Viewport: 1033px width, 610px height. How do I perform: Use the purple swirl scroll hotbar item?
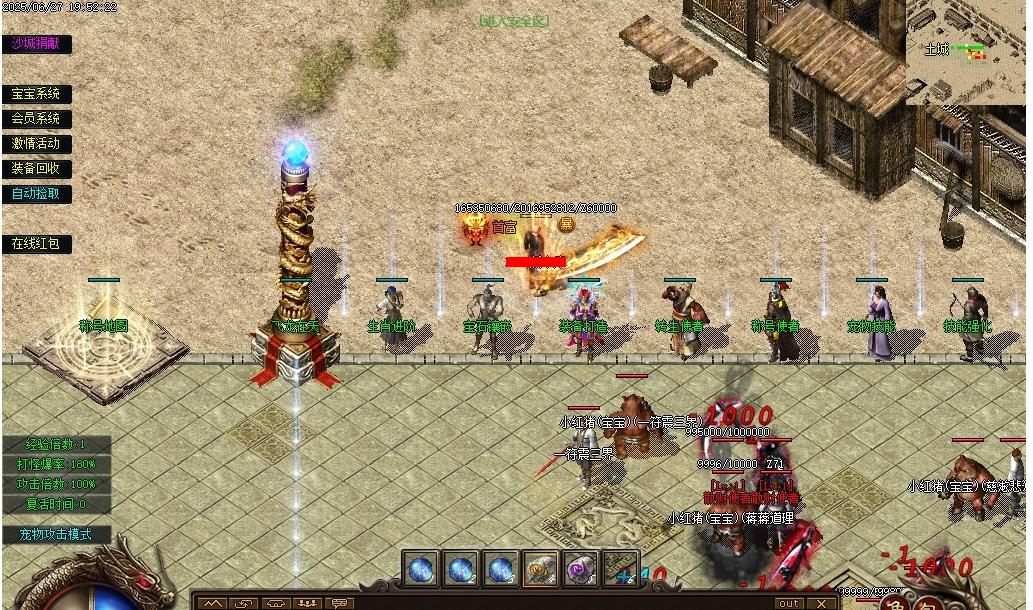[580, 569]
